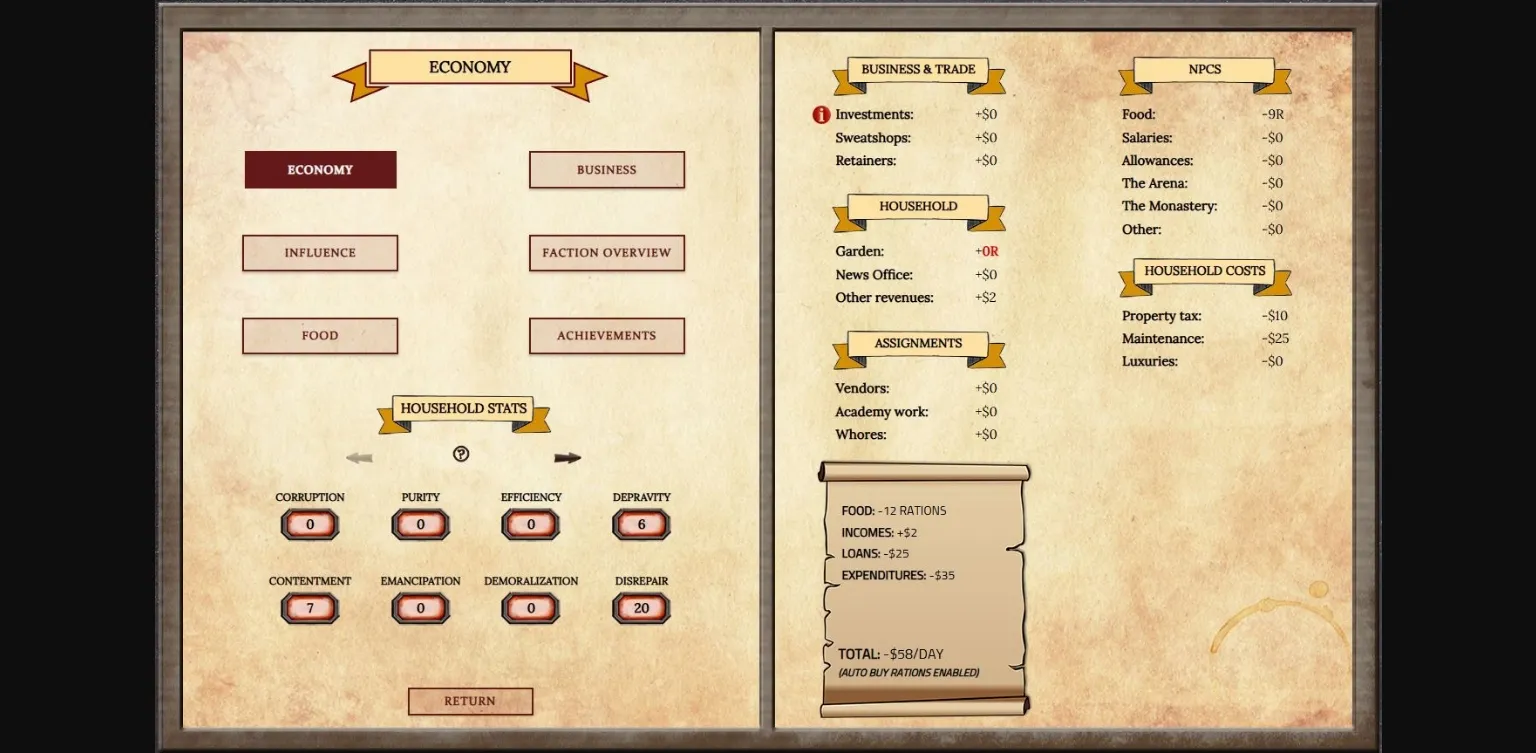Click the black right arrow for next stats
Screen dimensions: 1536x753
(567, 457)
